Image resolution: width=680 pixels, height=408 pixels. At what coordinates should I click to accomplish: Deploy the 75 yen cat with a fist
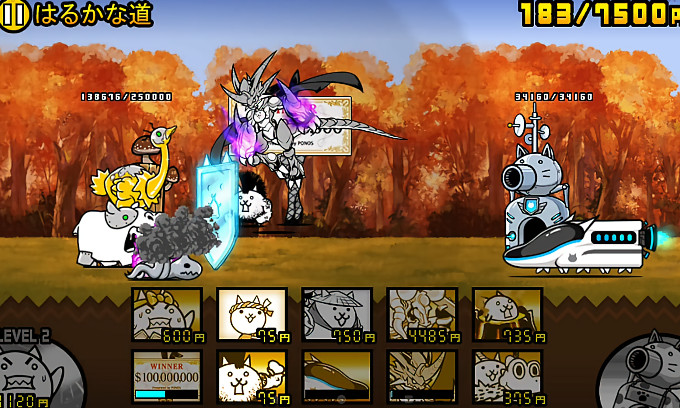click(252, 376)
